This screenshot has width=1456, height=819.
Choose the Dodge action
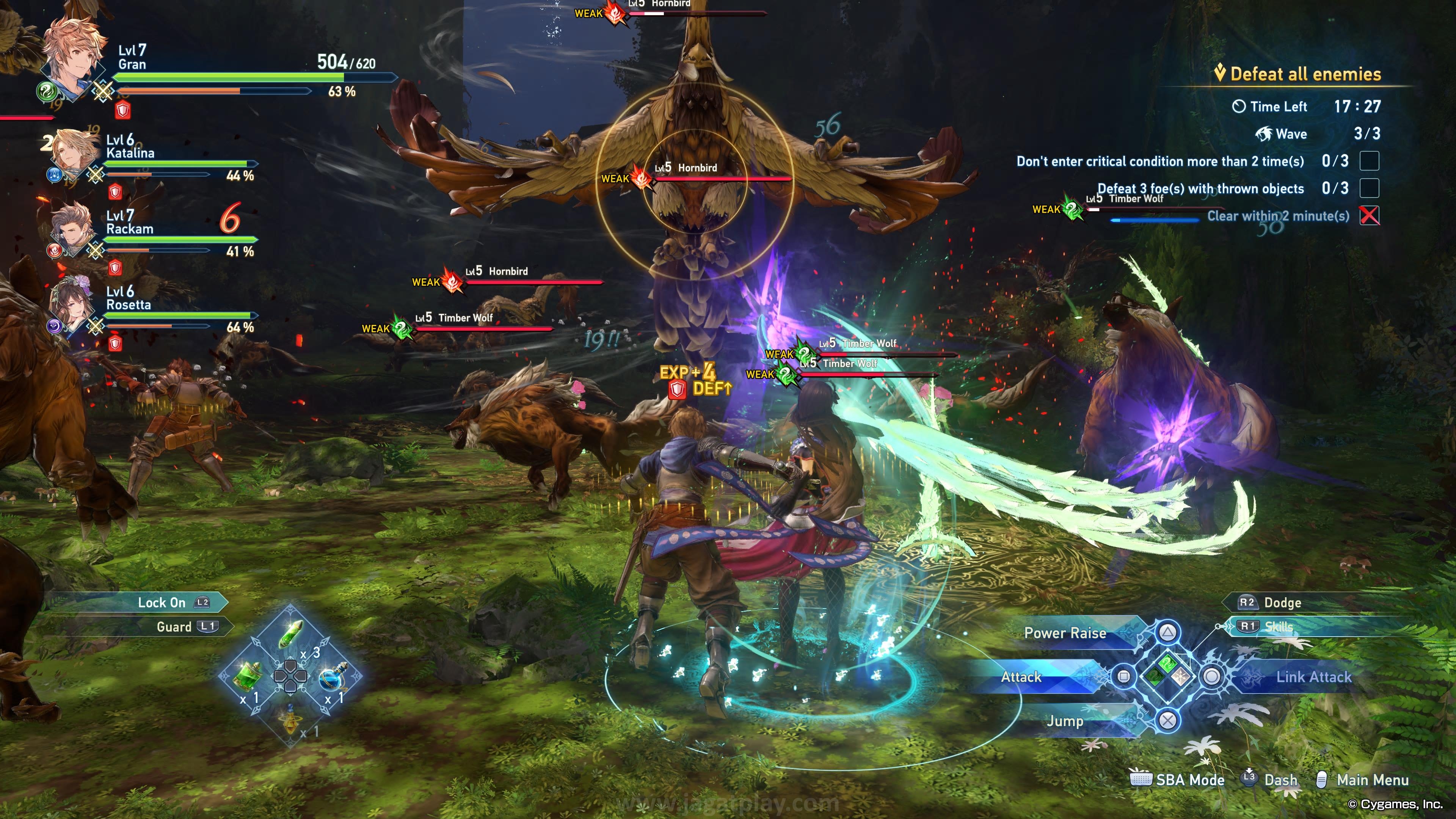coord(1282,602)
